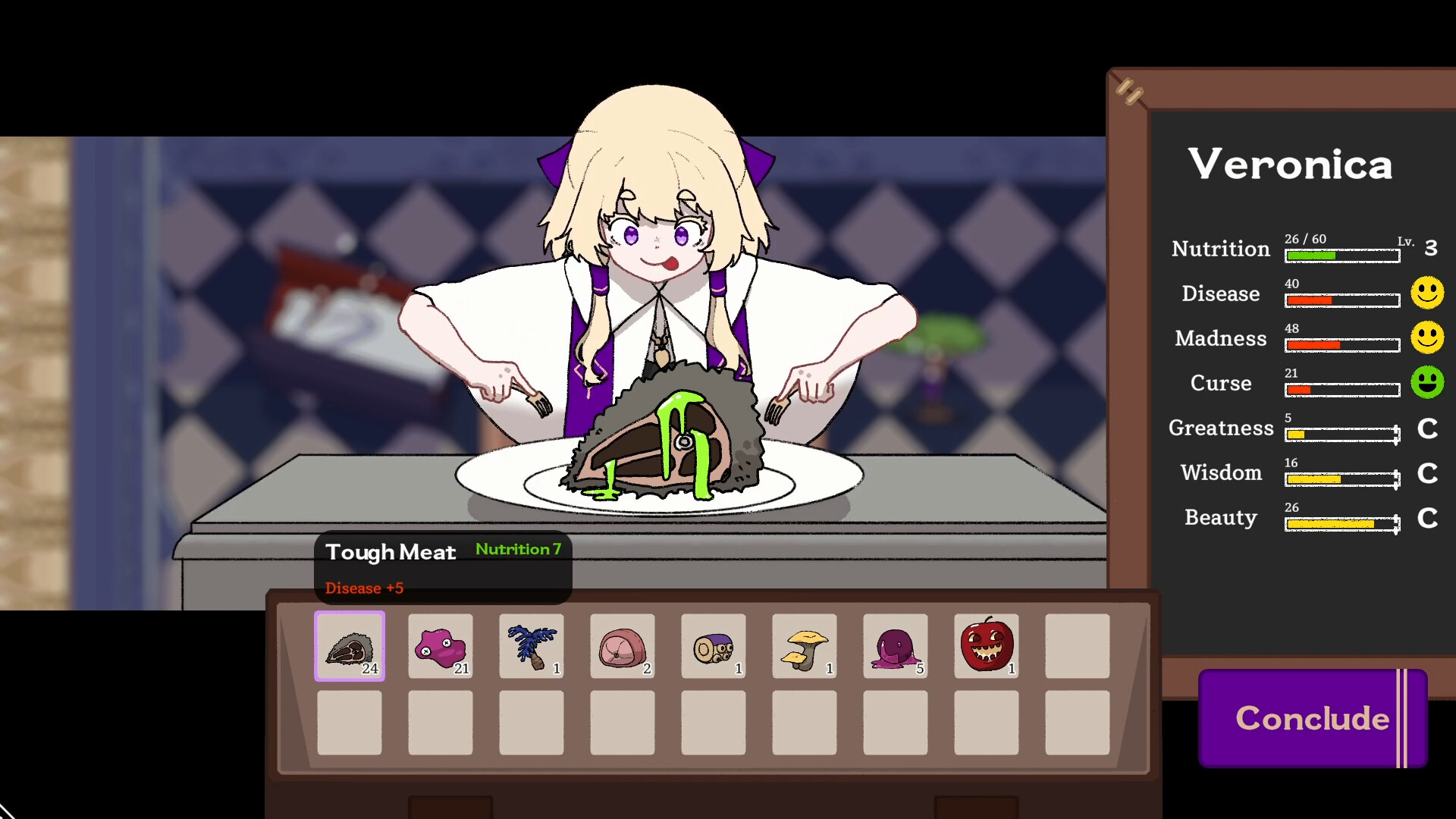Viewport: 1456px width, 819px height.
Task: Click the Nutrition progress bar
Action: (x=1341, y=256)
